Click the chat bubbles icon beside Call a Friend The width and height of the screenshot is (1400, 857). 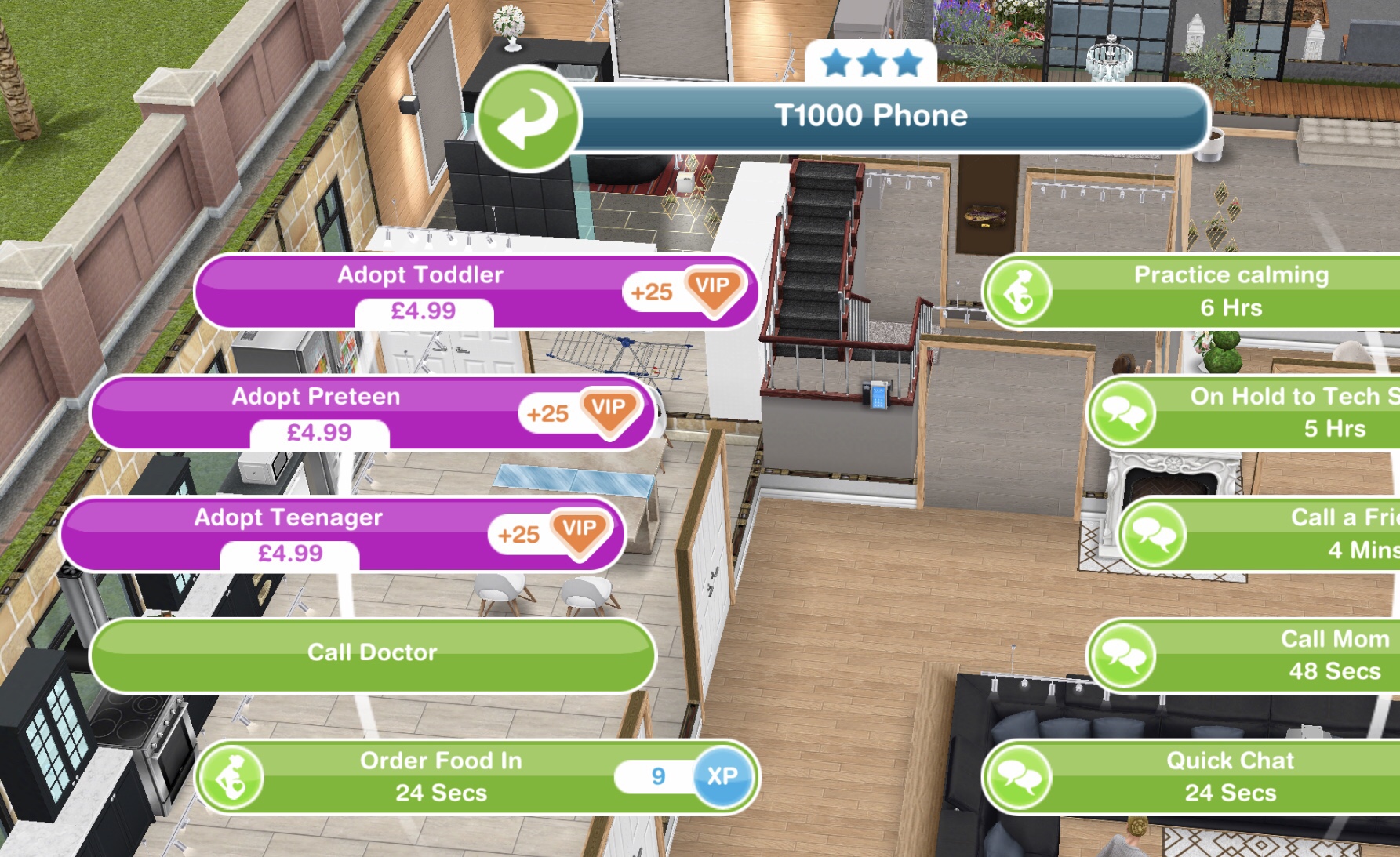point(1151,535)
